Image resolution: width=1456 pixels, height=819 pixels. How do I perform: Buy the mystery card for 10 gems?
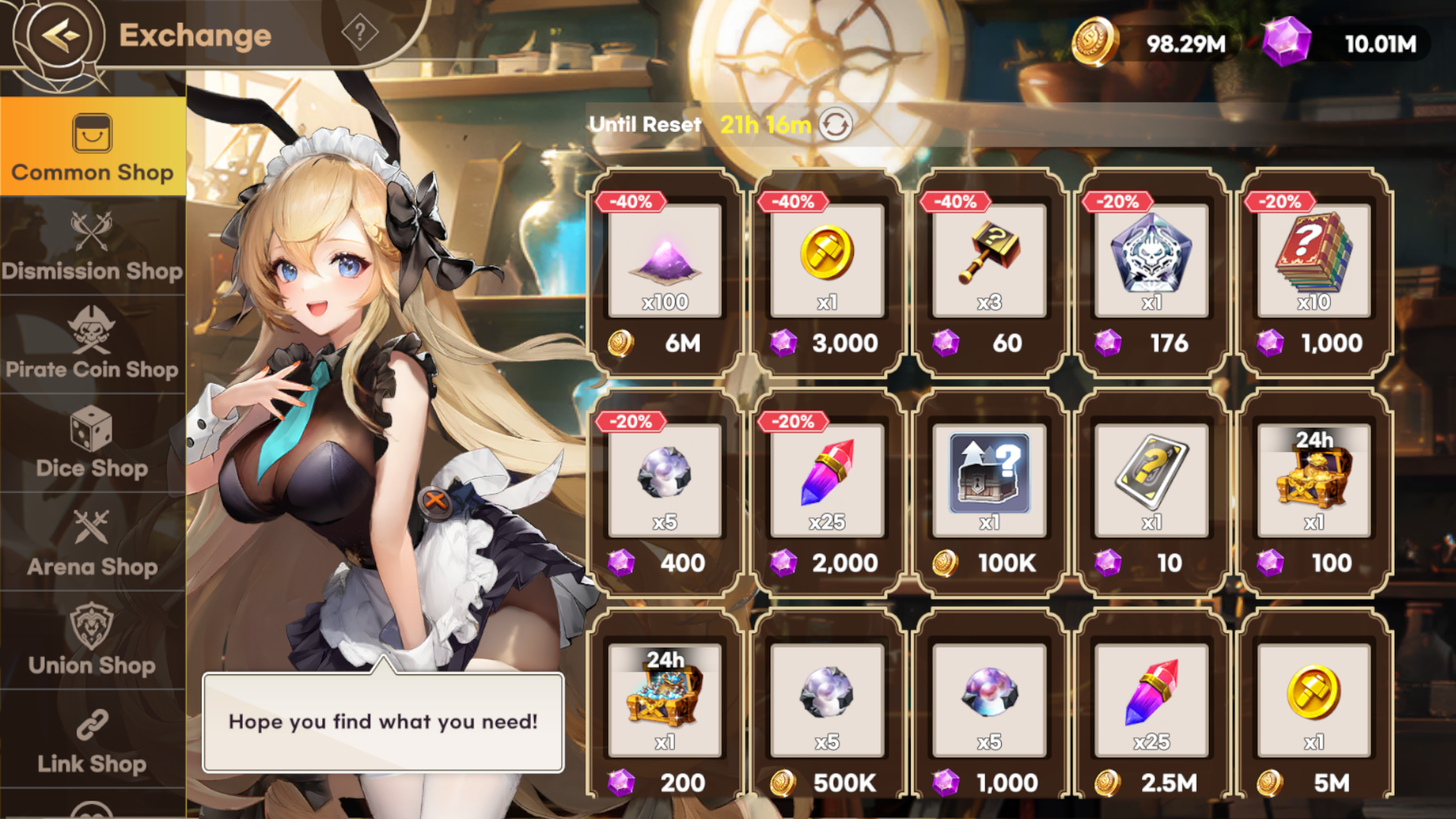tap(1151, 493)
